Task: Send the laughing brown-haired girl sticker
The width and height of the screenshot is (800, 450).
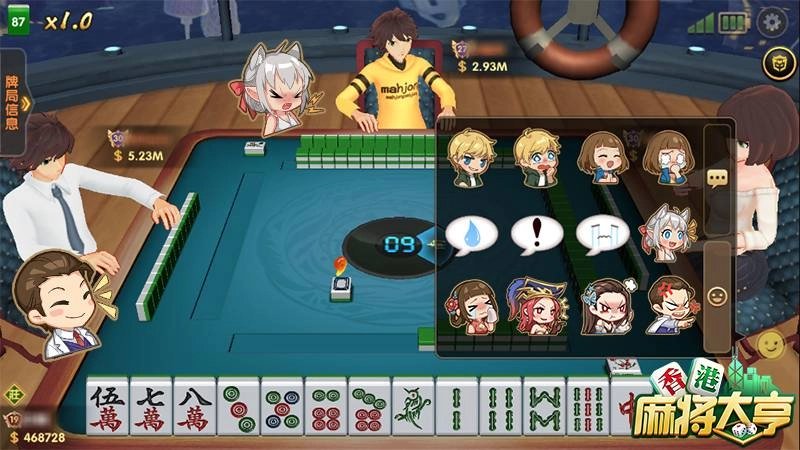Action: pos(602,158)
